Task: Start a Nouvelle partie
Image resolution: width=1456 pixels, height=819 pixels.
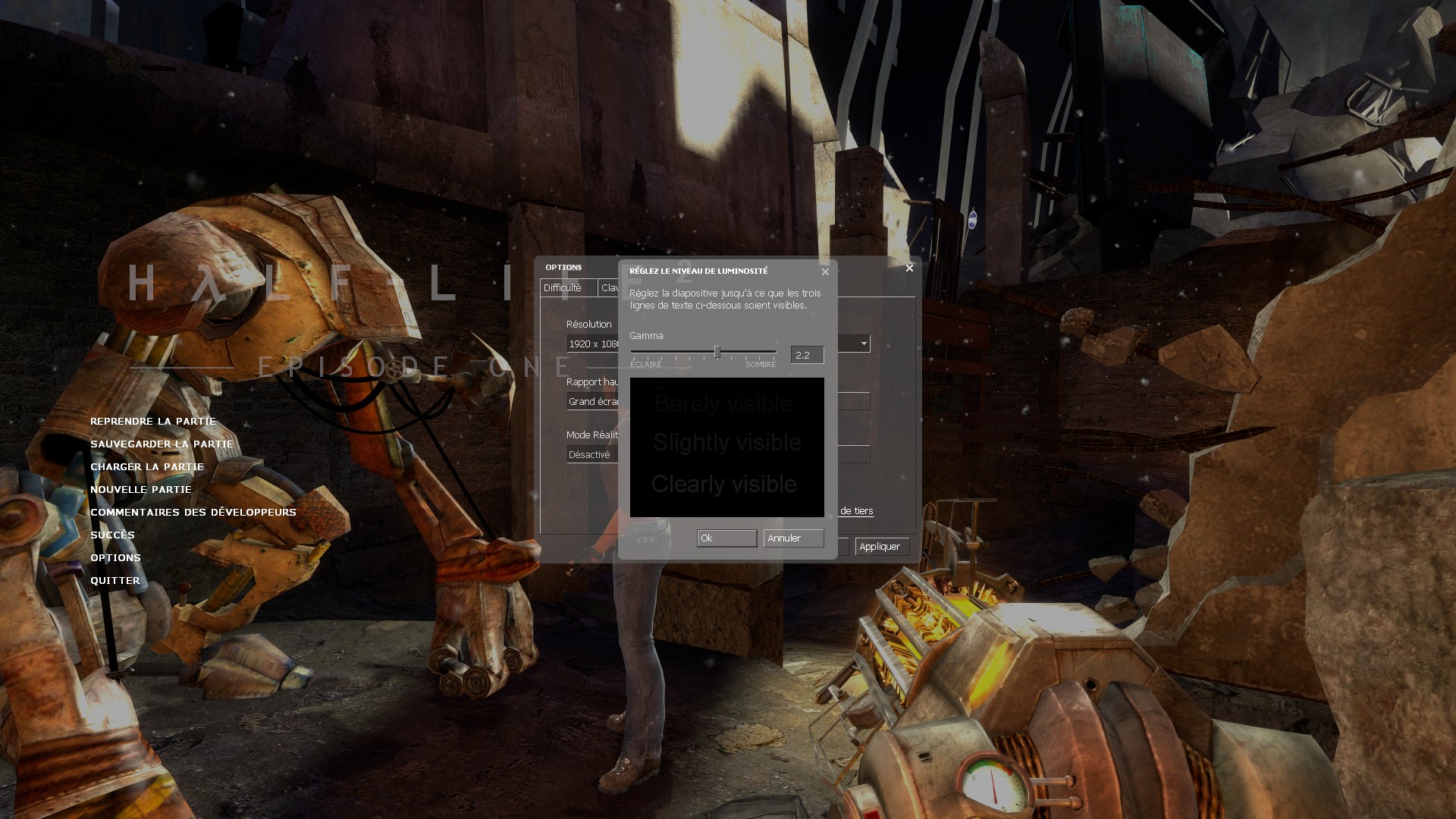Action: point(141,489)
